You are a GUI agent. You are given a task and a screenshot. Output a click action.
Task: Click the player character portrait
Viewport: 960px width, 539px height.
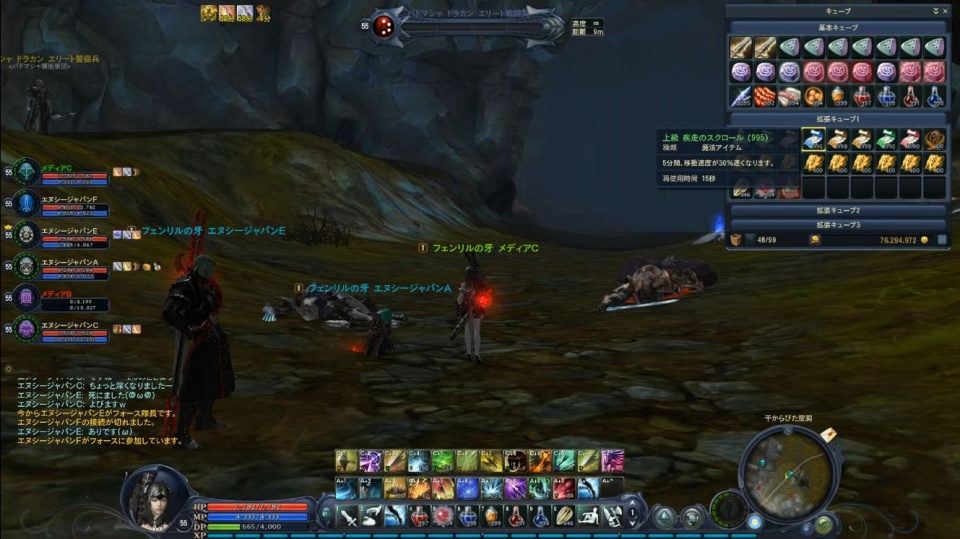click(x=154, y=495)
